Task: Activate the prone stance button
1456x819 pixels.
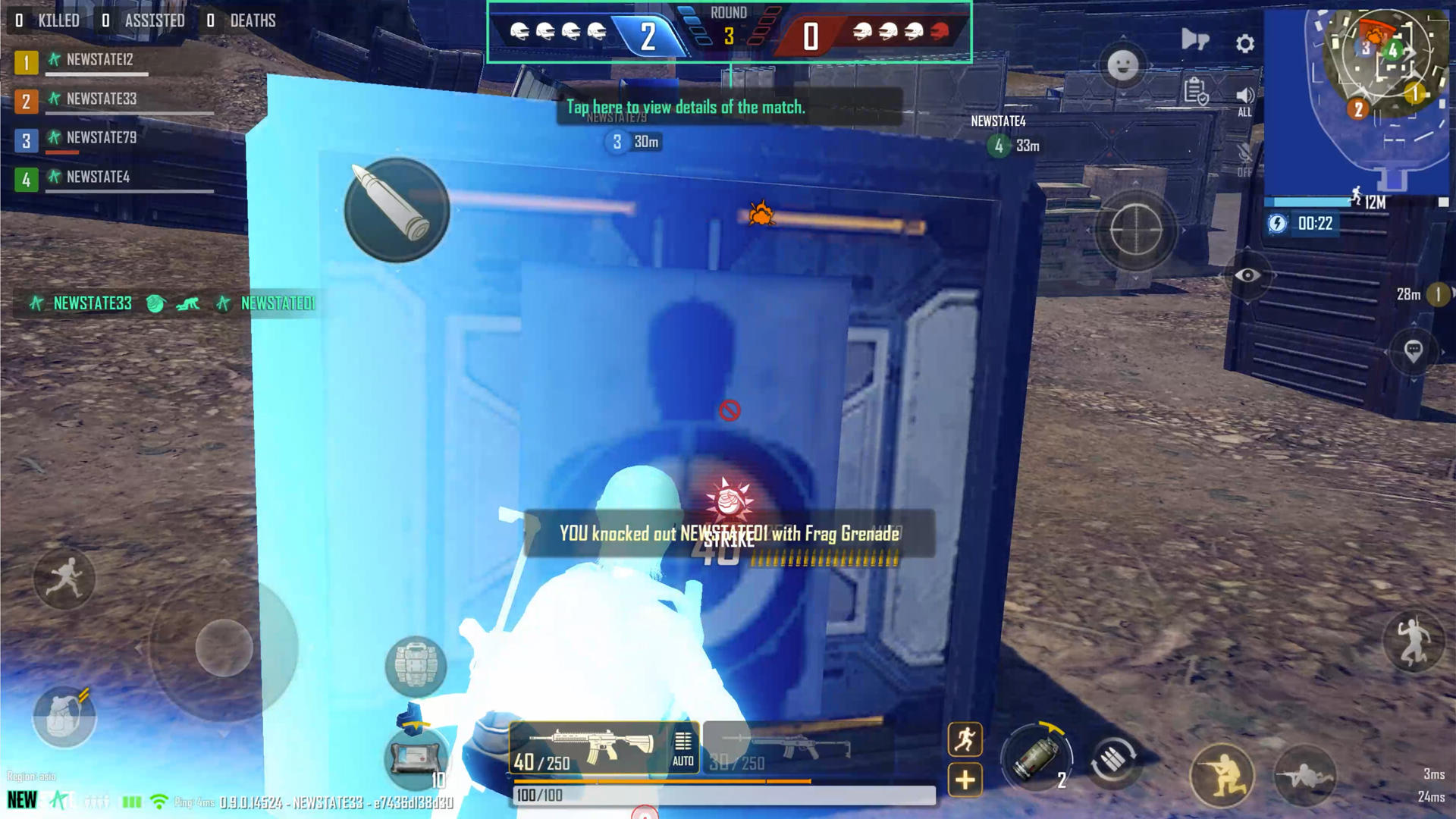Action: tap(1304, 776)
